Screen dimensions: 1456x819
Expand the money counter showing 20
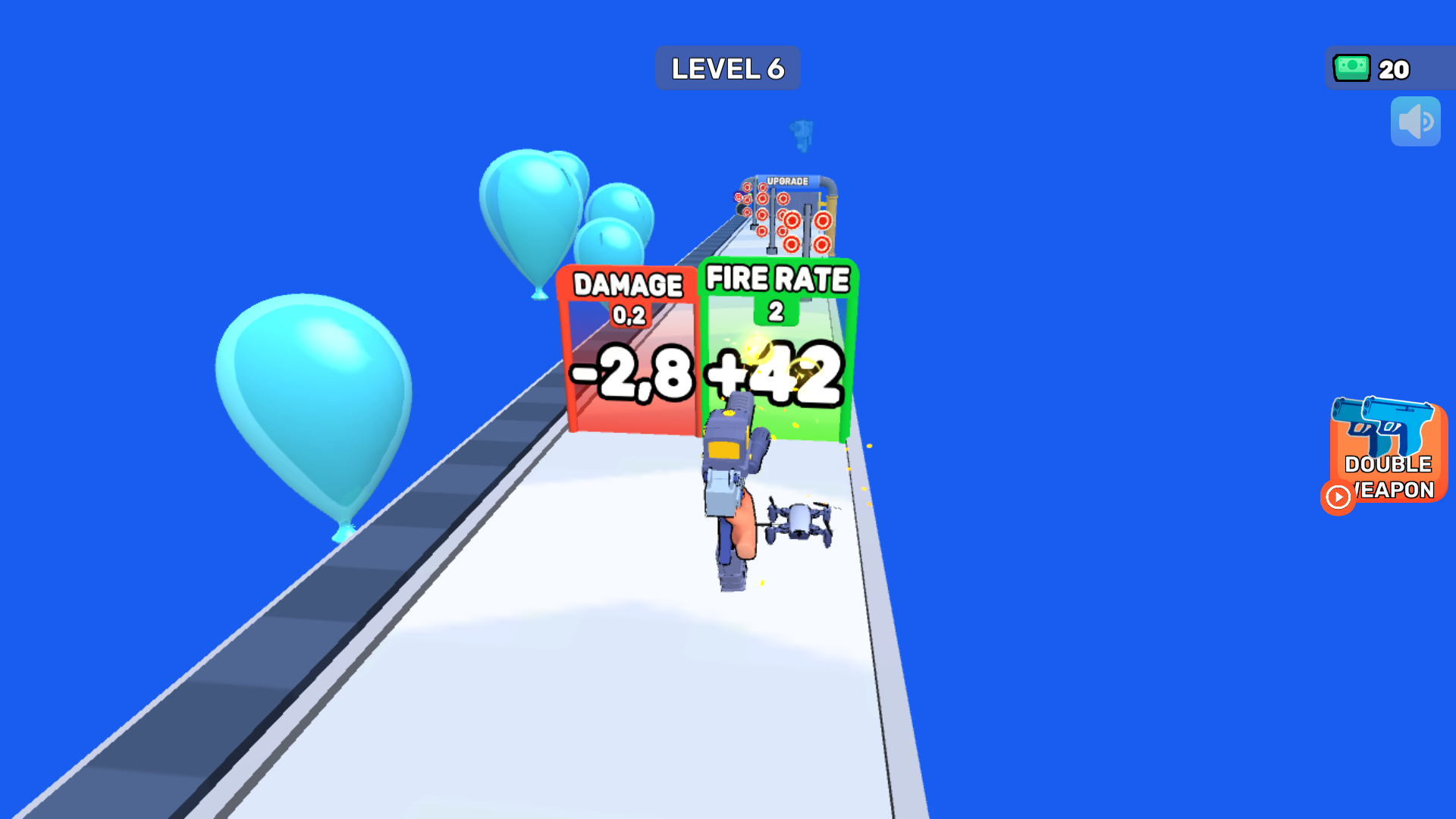click(1389, 69)
